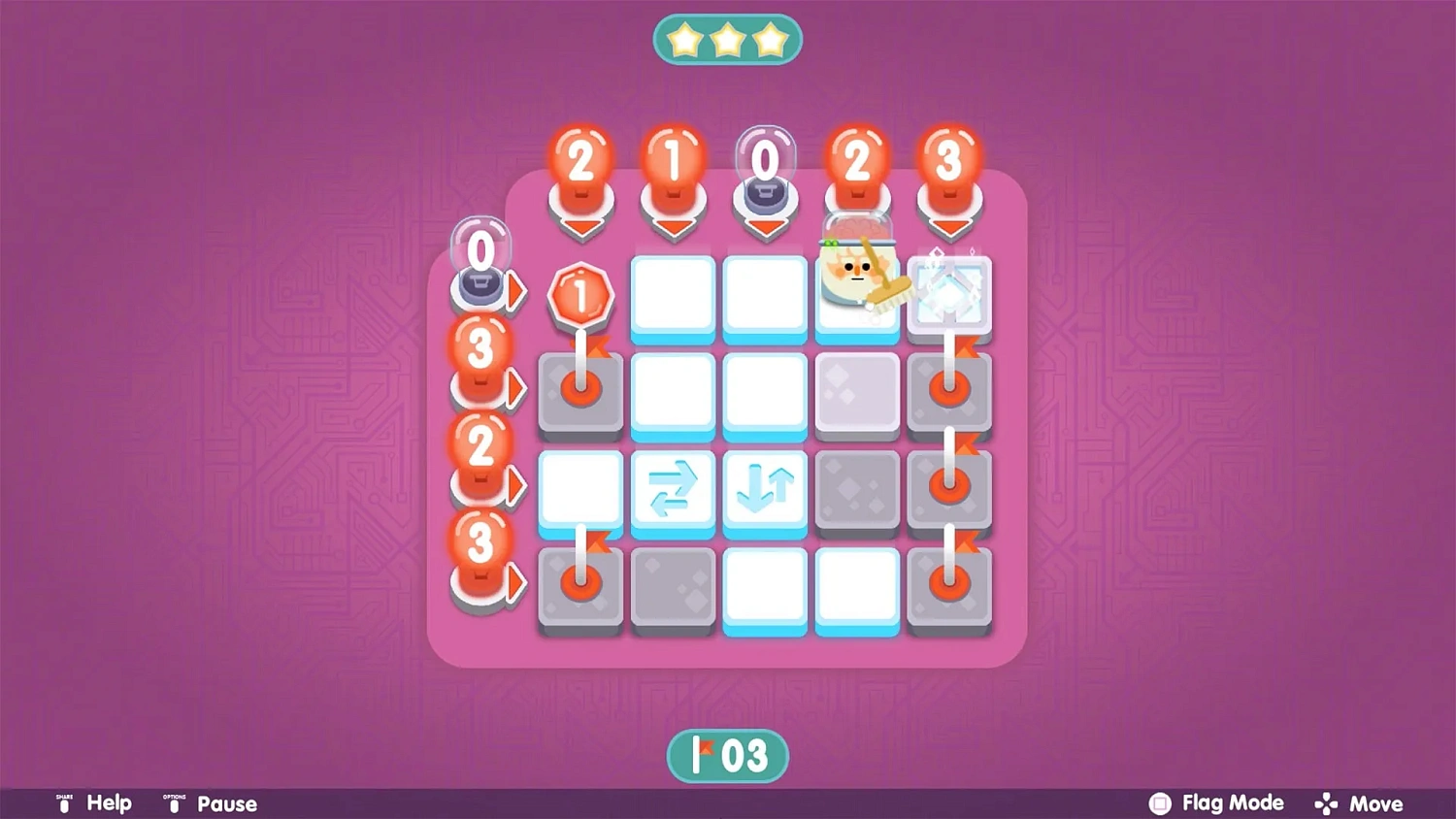Select the bottom-left flagged mine tile
Image resolution: width=1456 pixels, height=819 pixels.
click(580, 582)
